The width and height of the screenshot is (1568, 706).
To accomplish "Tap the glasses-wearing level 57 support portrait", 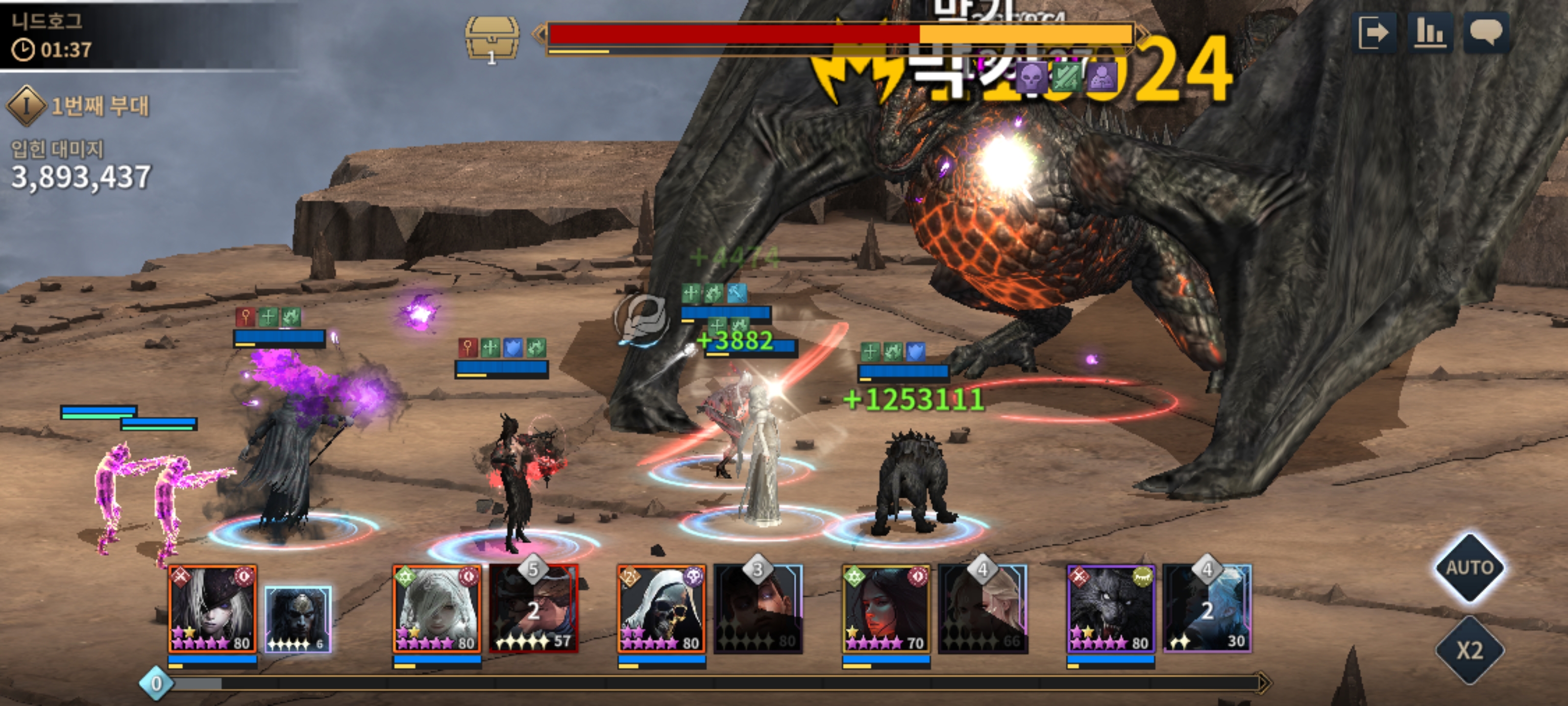I will tap(534, 608).
